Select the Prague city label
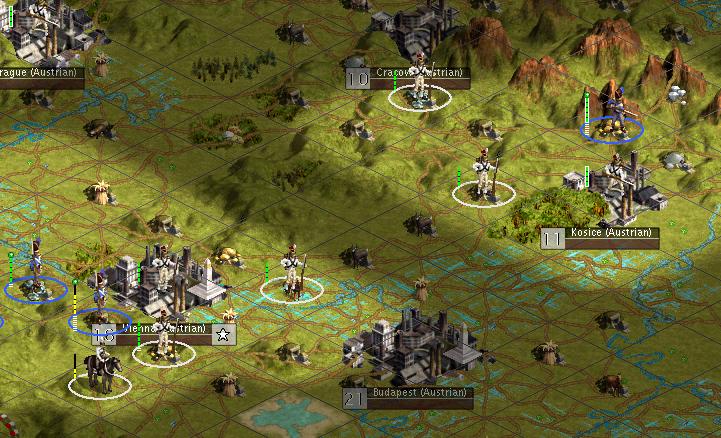The width and height of the screenshot is (721, 438). 40,73
